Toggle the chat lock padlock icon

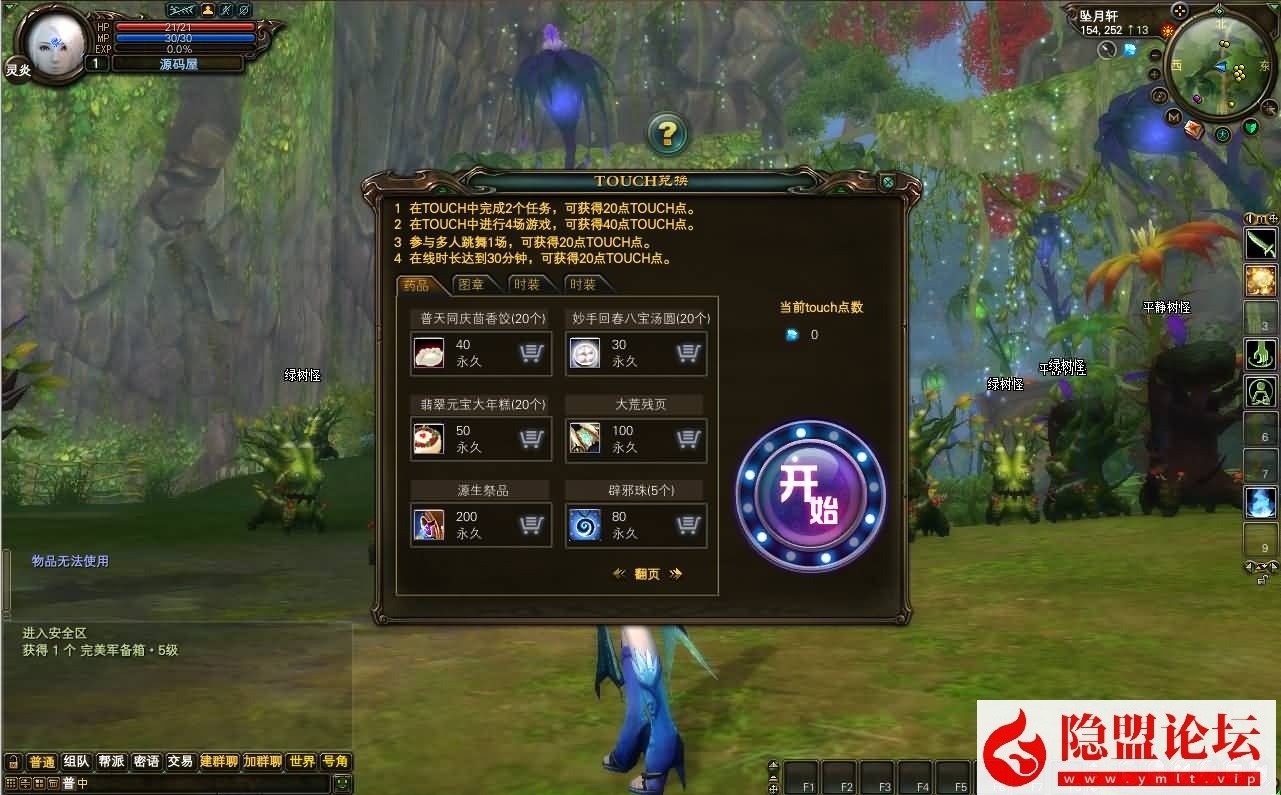tap(13, 761)
